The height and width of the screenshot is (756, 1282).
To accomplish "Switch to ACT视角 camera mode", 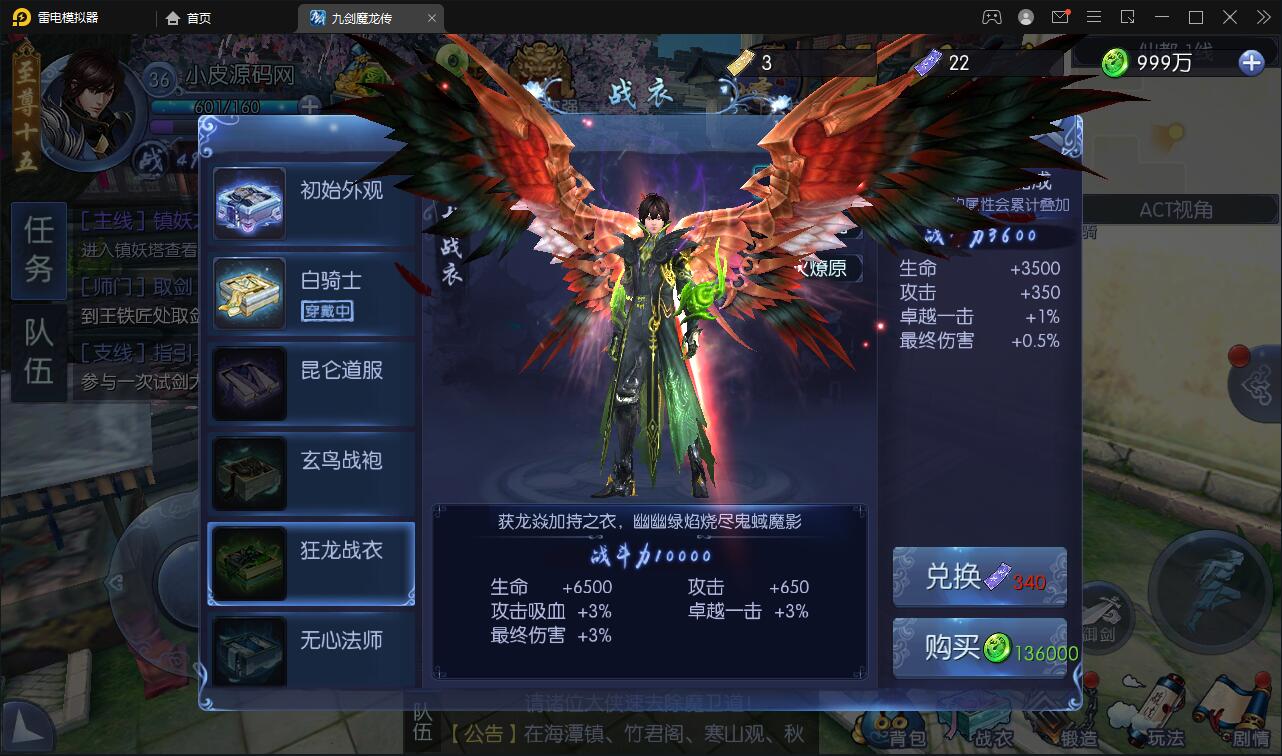I will click(x=1180, y=210).
